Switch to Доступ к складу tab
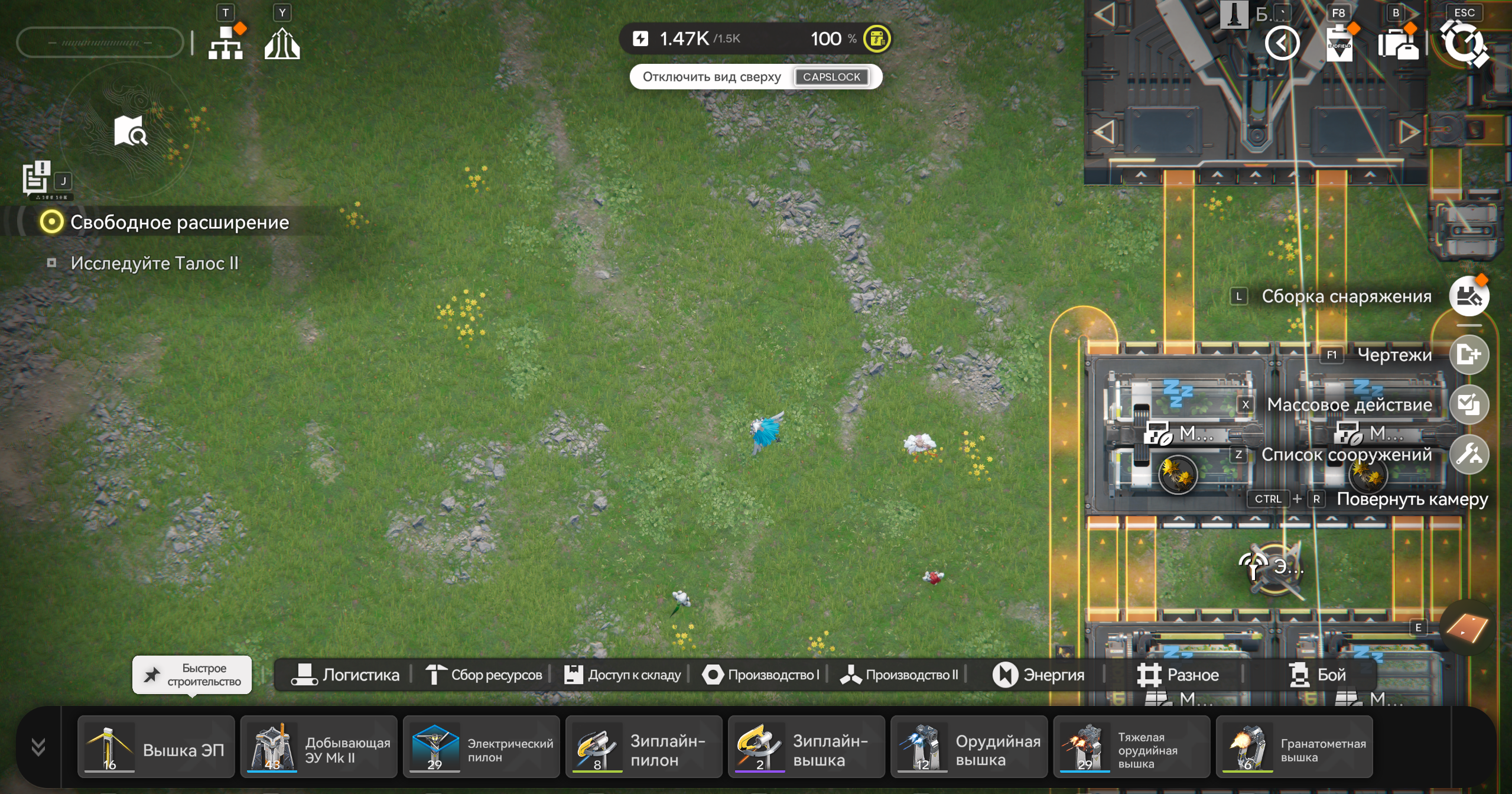 (x=623, y=675)
